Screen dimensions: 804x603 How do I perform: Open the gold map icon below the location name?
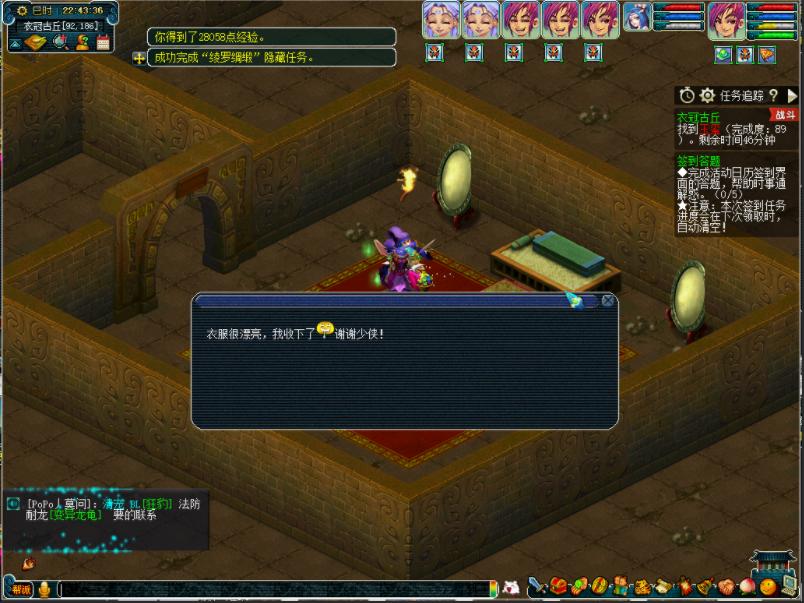click(36, 42)
